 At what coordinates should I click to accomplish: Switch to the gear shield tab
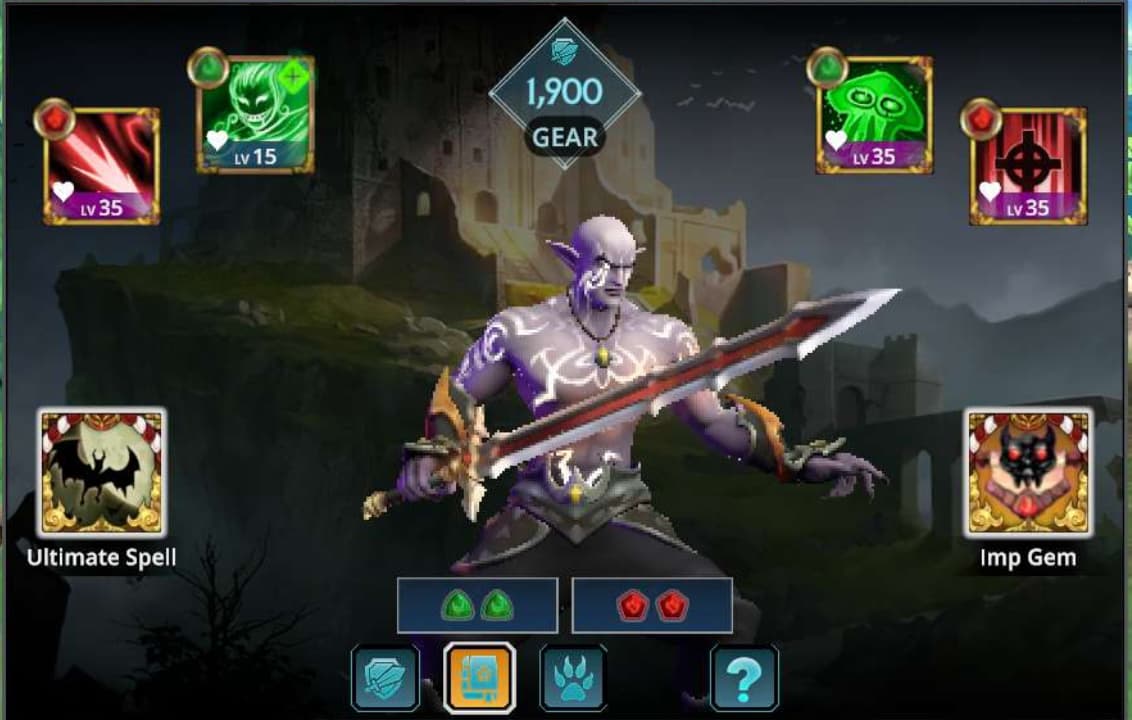point(385,679)
